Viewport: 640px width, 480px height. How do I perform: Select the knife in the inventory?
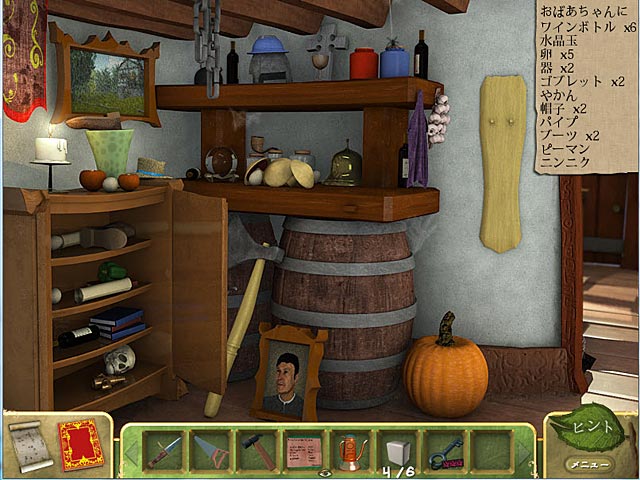pyautogui.click(x=162, y=450)
